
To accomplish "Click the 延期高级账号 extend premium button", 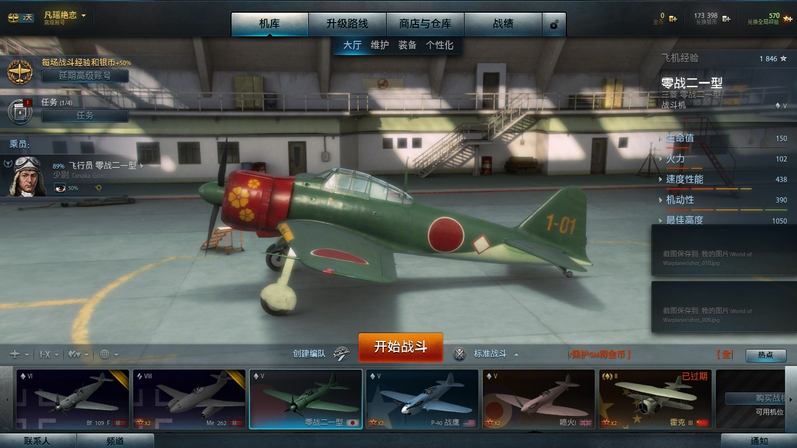I will (x=84, y=75).
